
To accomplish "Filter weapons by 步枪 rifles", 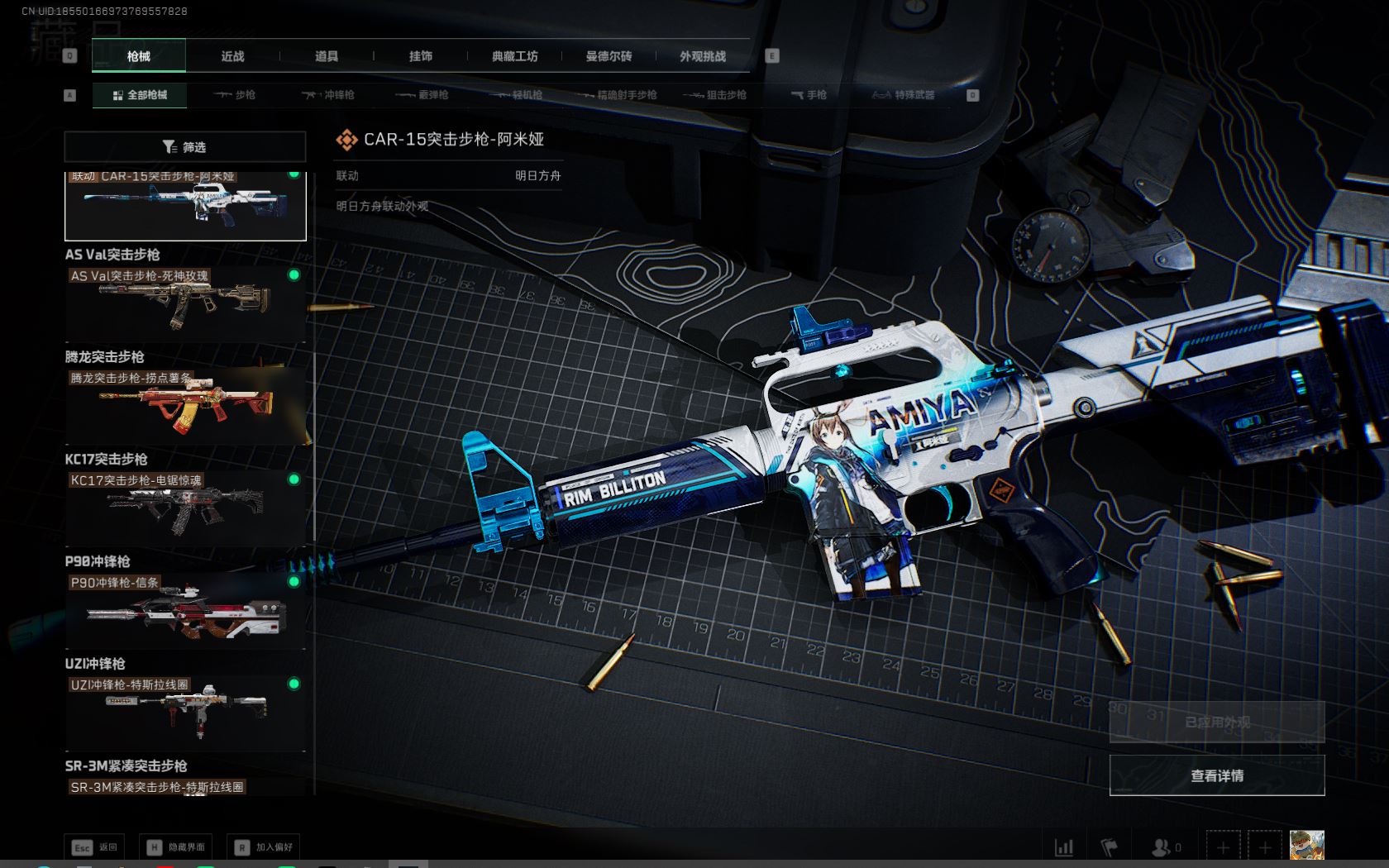I will pos(235,95).
